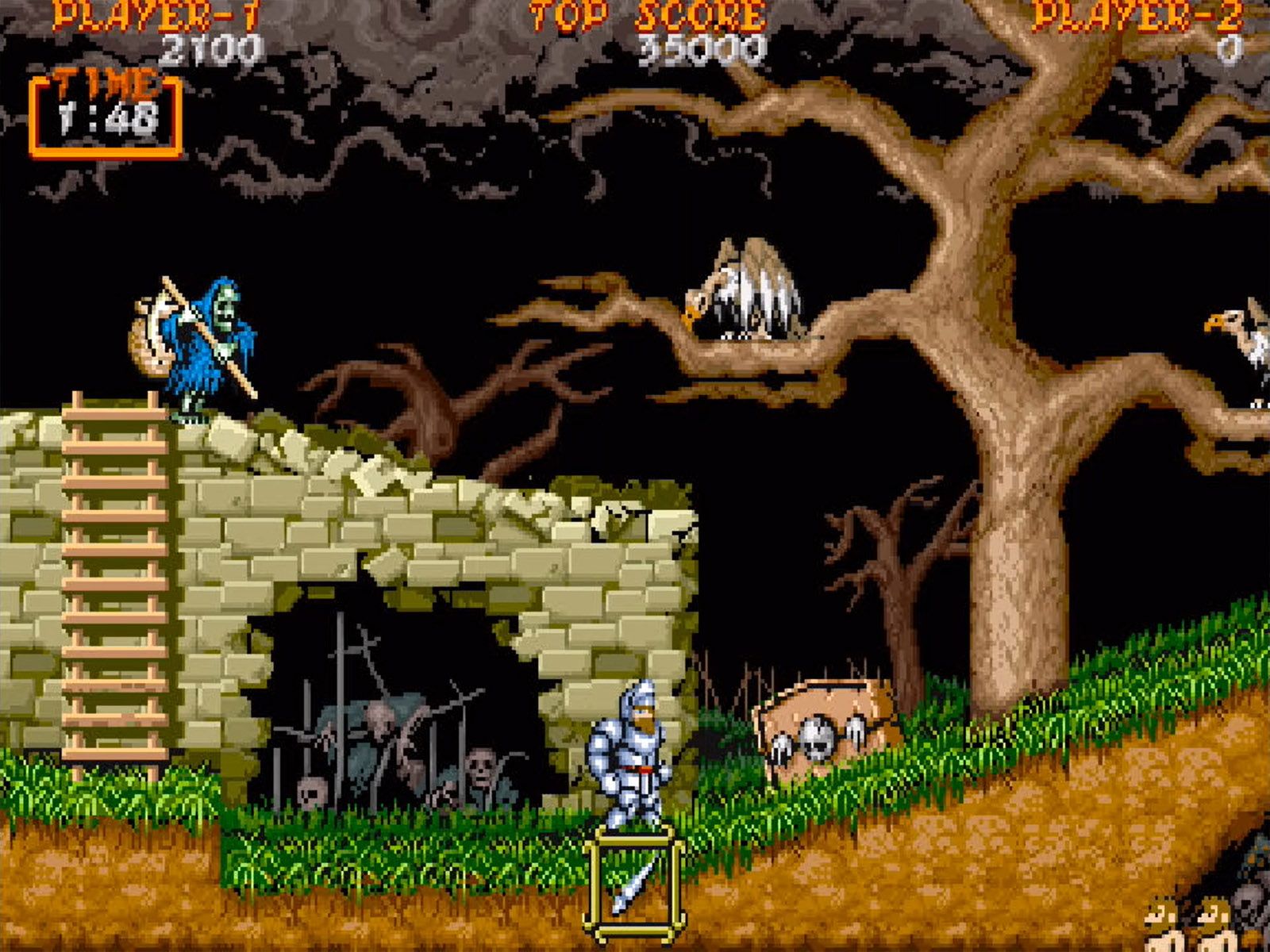Click the blue-cloaked zombie holding a scythe
The width and height of the screenshot is (1270, 952).
pos(202,341)
